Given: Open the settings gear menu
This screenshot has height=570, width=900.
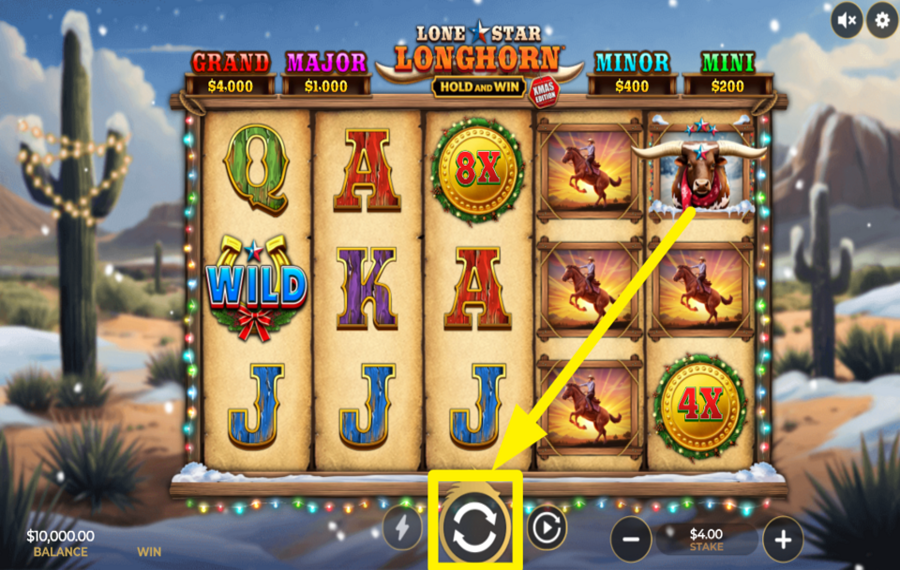Looking at the screenshot, I should point(882,20).
